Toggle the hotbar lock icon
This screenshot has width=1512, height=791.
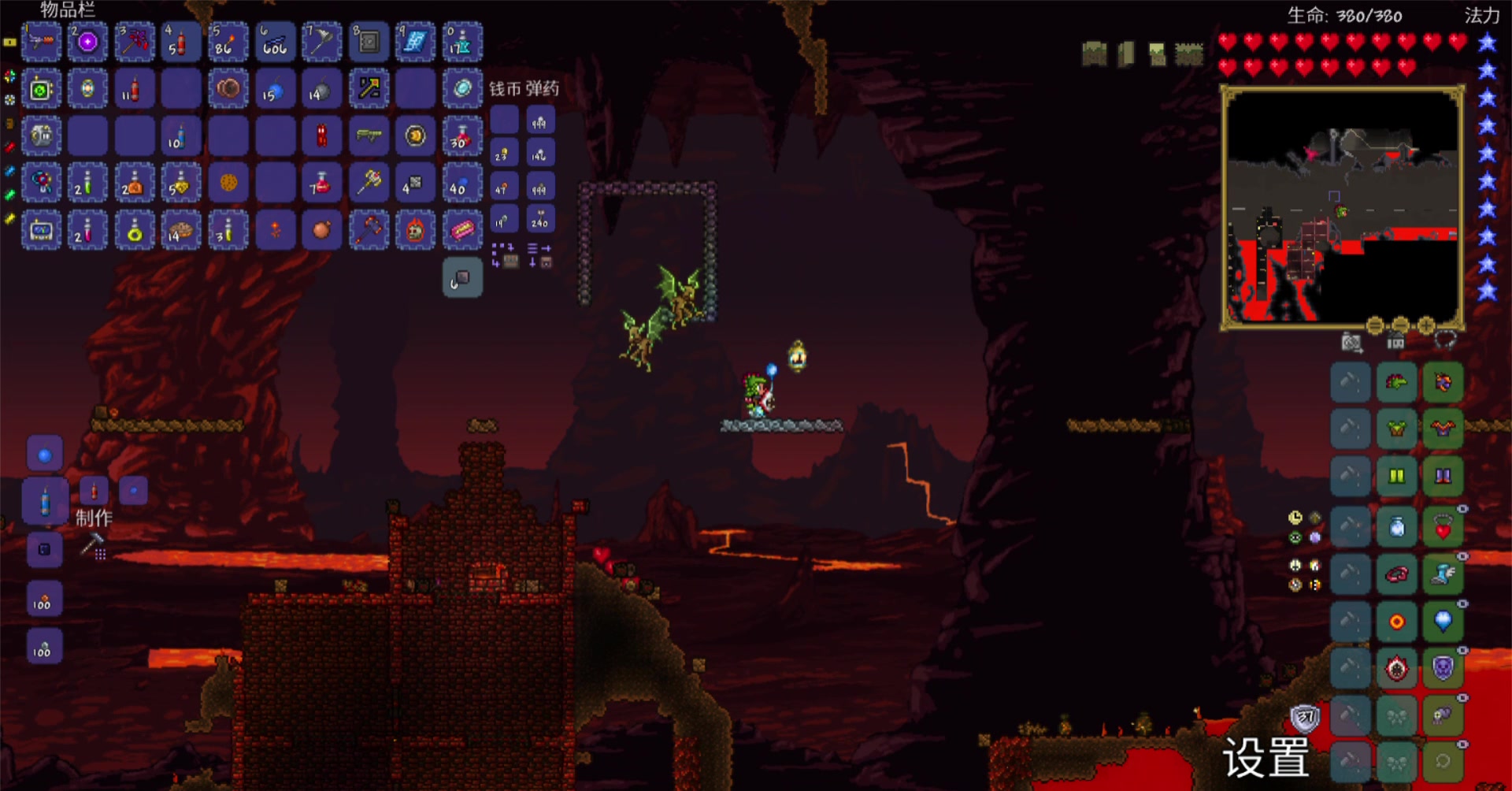9,42
